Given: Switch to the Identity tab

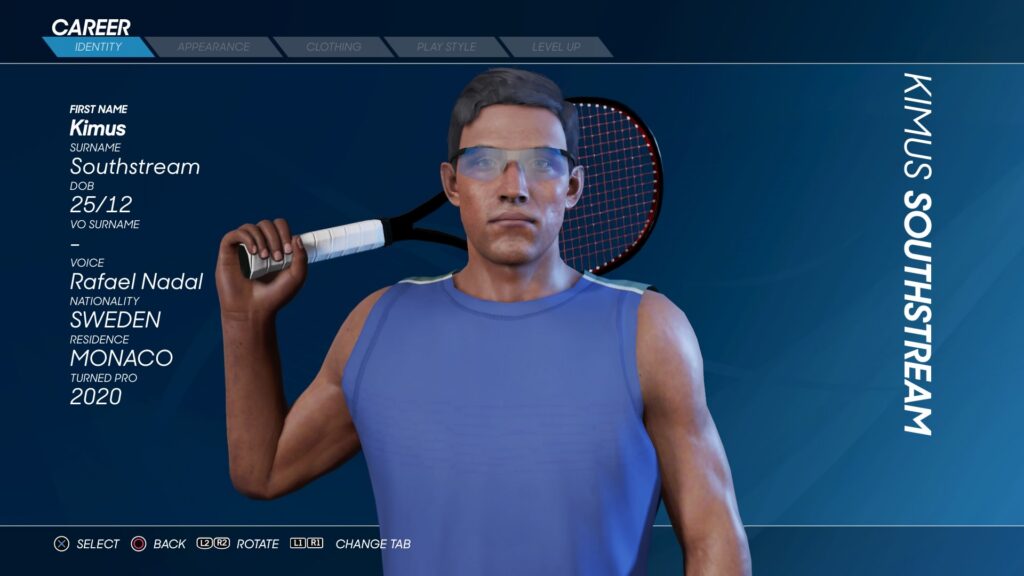Looking at the screenshot, I should point(98,47).
